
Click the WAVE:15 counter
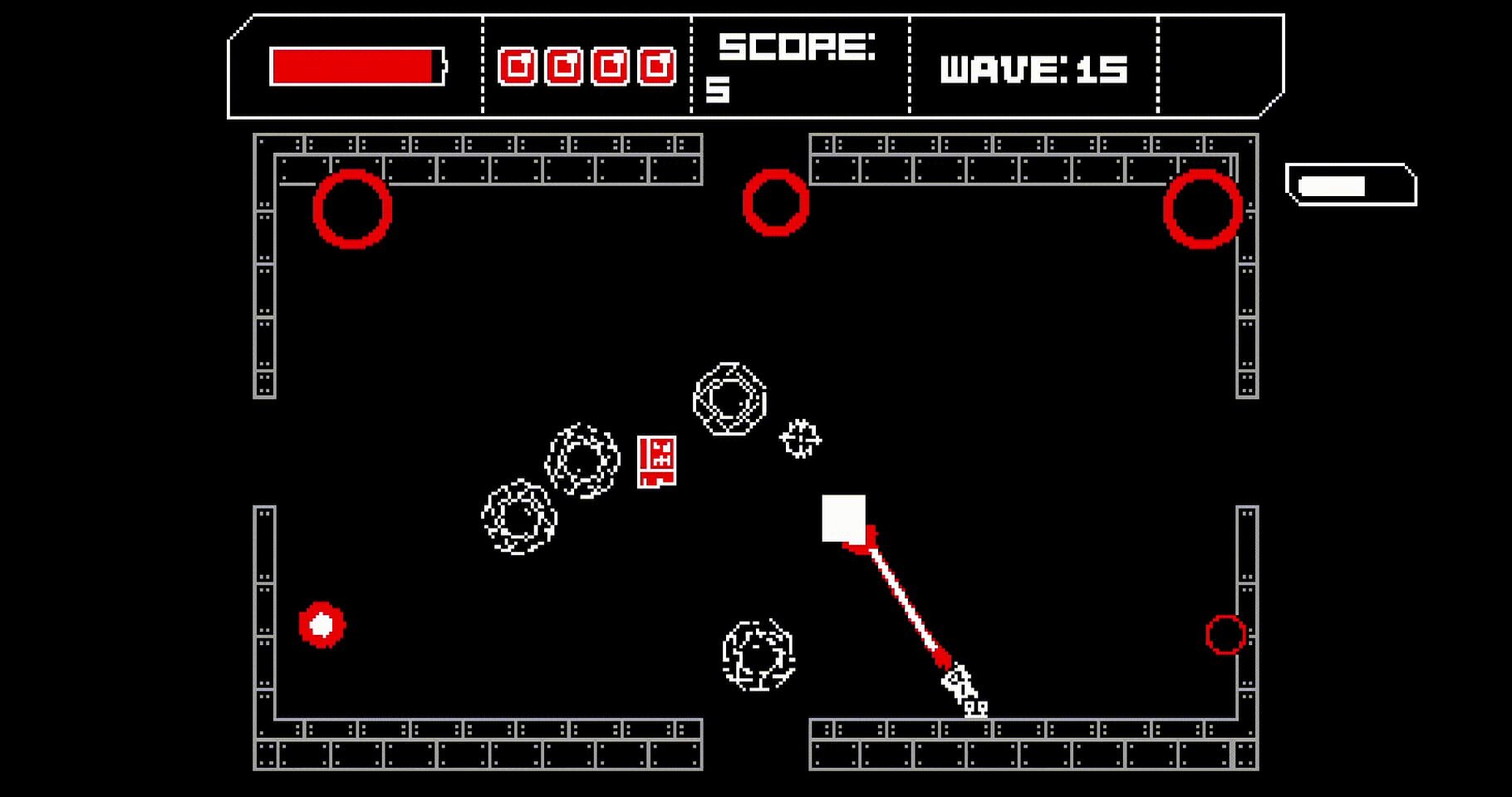[1033, 71]
